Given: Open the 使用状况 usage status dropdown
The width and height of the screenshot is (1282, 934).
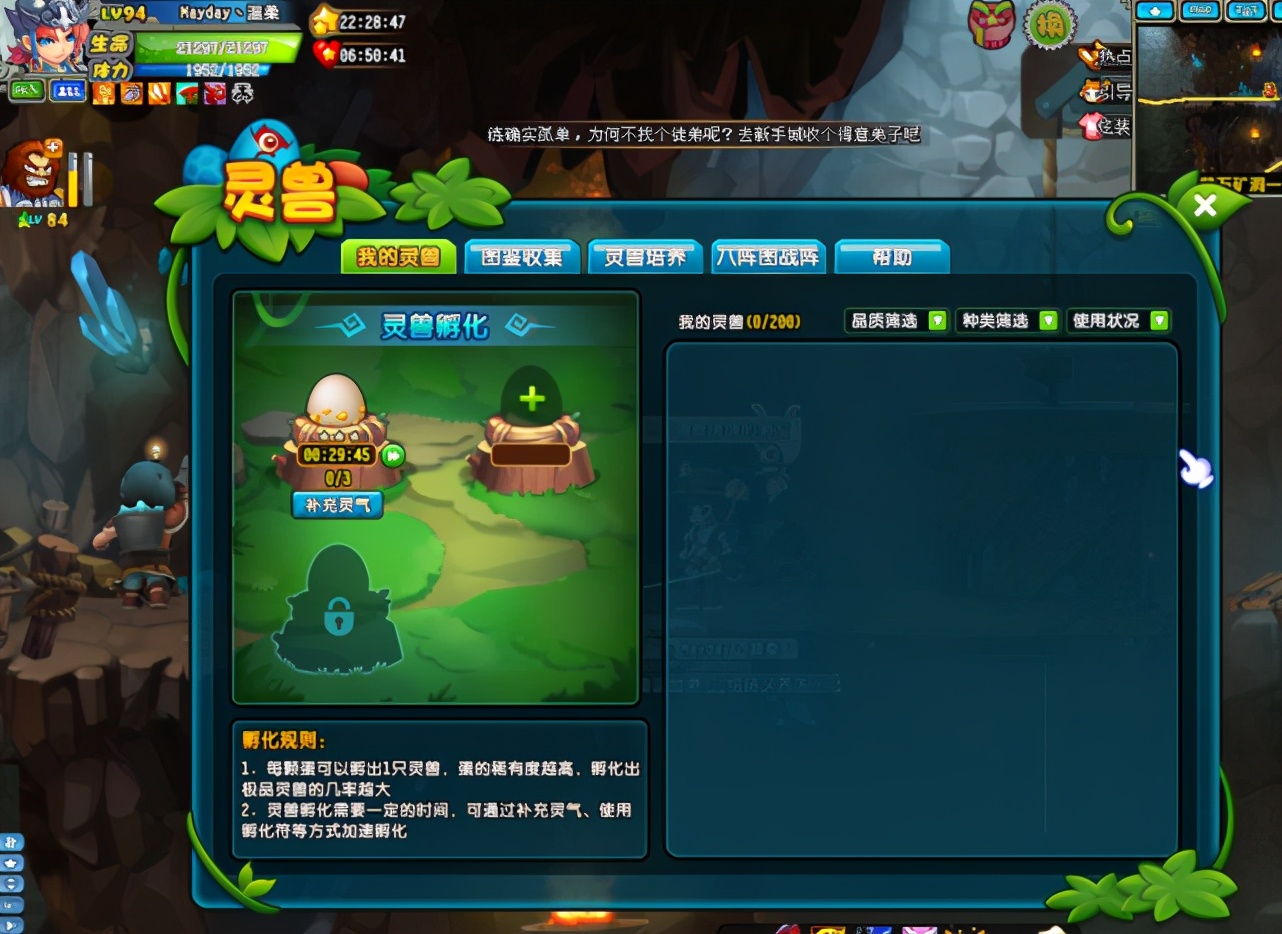Looking at the screenshot, I should (1118, 320).
